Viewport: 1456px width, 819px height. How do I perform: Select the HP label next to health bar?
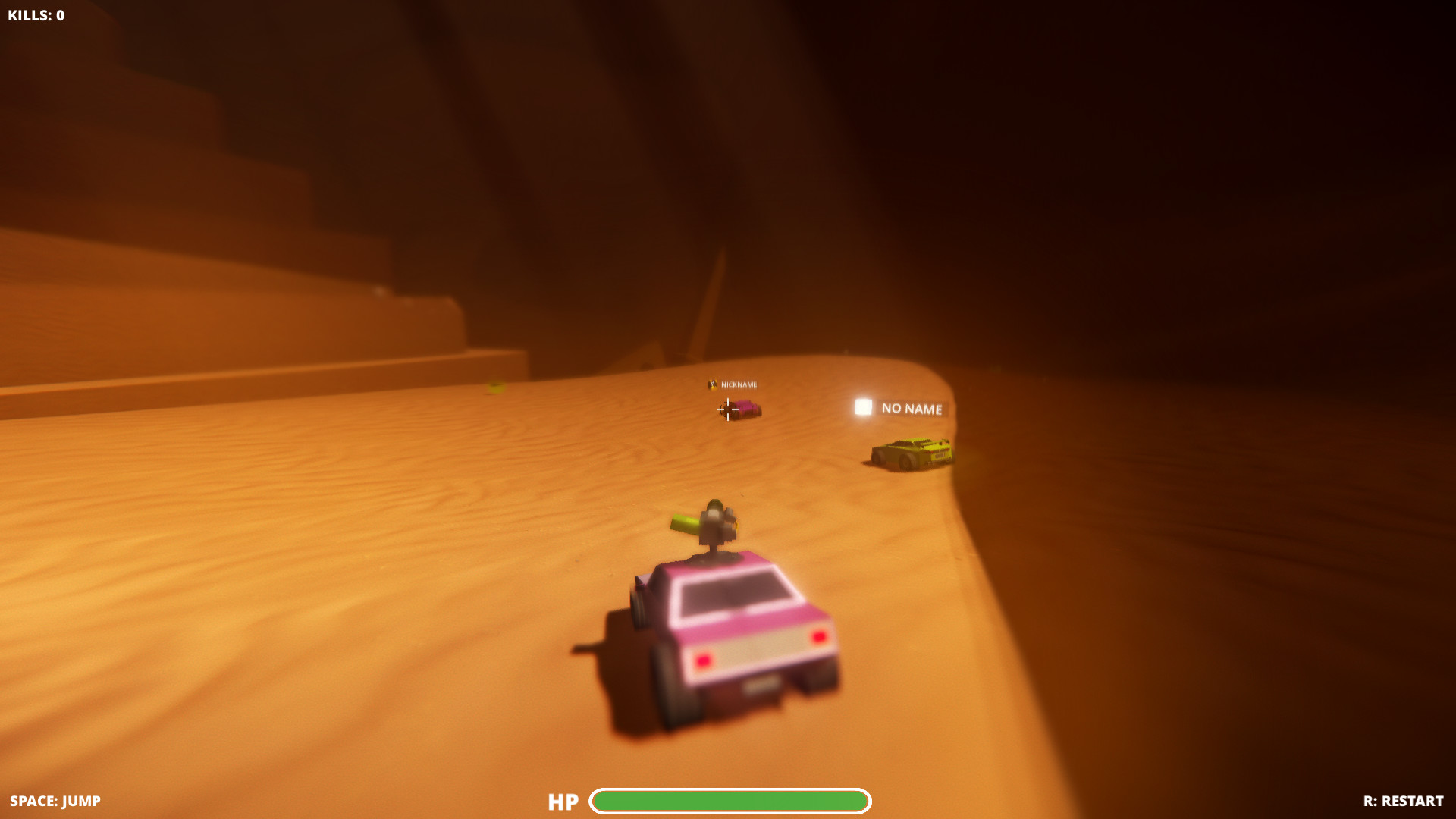563,802
